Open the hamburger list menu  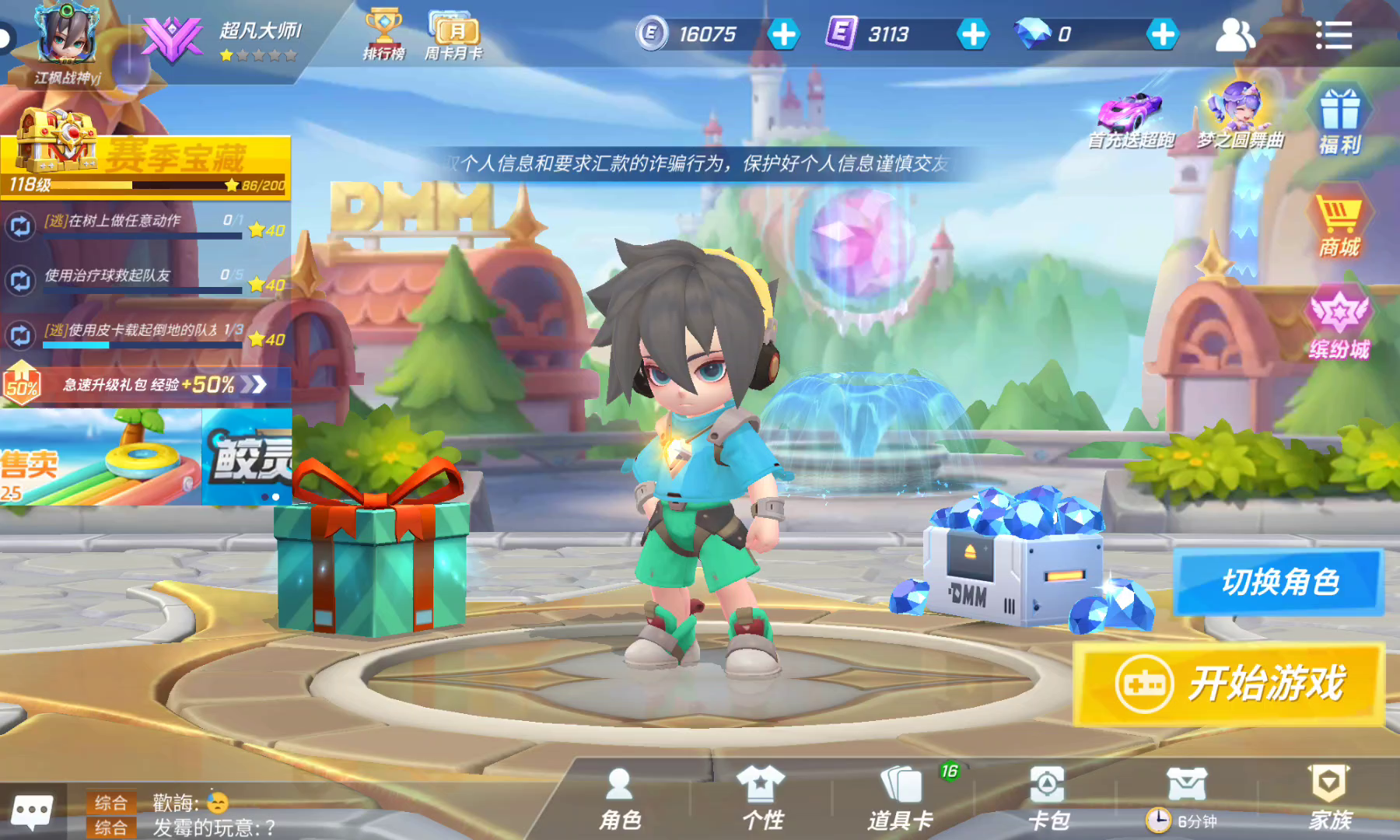(1333, 35)
